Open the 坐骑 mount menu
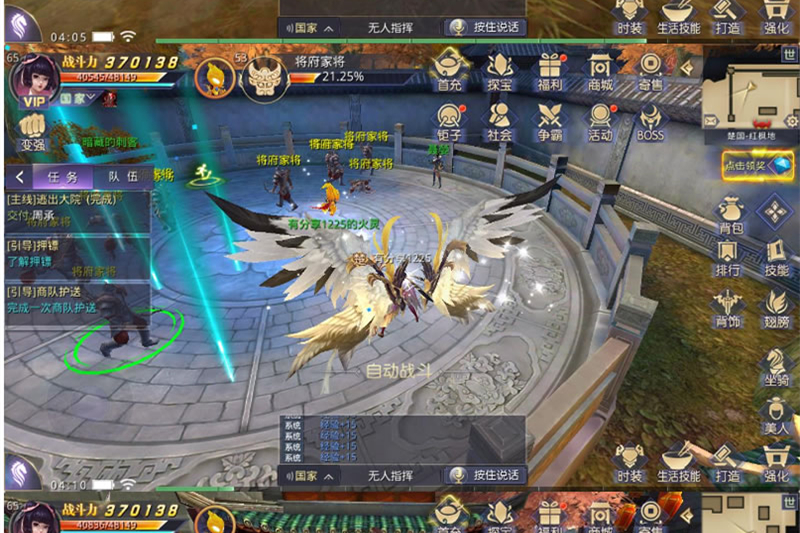The height and width of the screenshot is (533, 800). [x=776, y=364]
